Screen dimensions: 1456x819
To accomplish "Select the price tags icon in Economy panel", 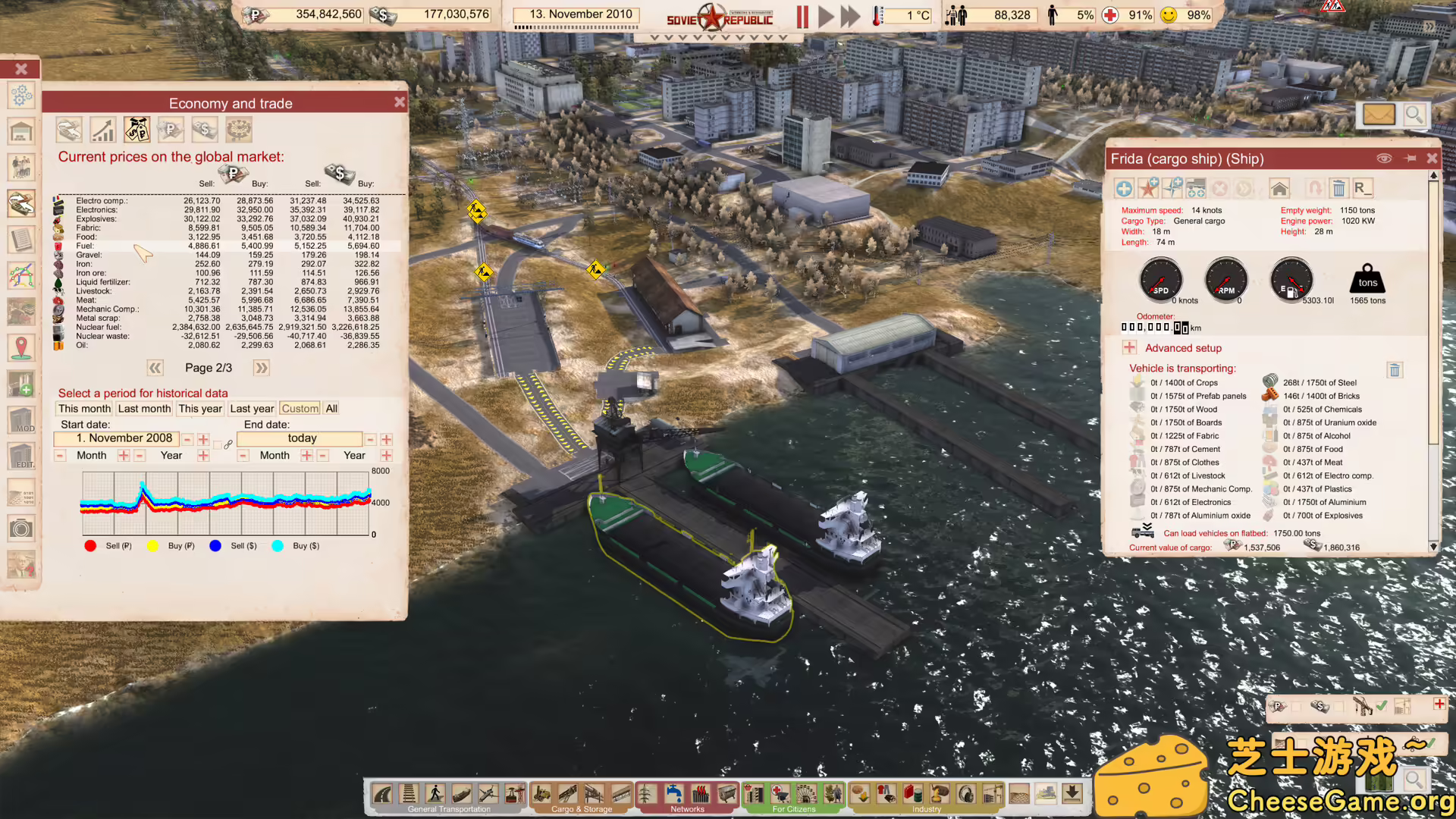I will pos(136,129).
